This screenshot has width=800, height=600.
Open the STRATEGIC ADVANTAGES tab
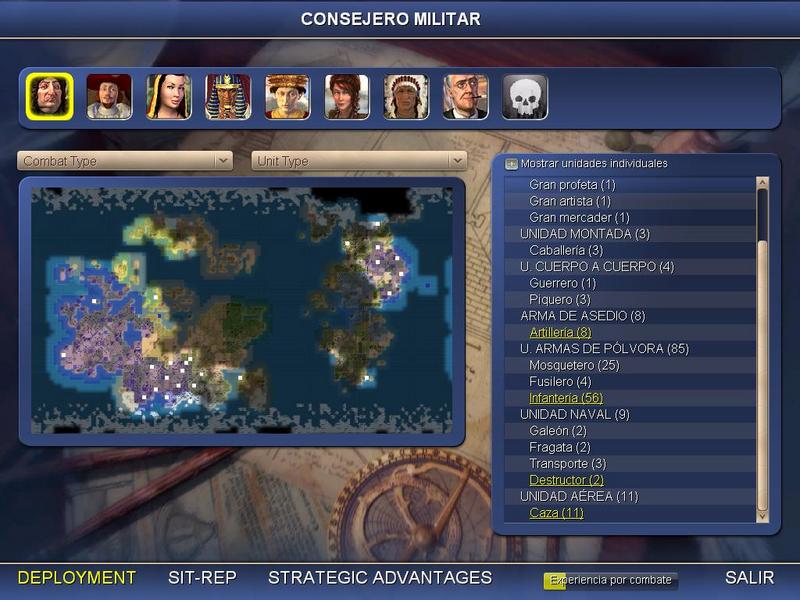click(x=380, y=578)
